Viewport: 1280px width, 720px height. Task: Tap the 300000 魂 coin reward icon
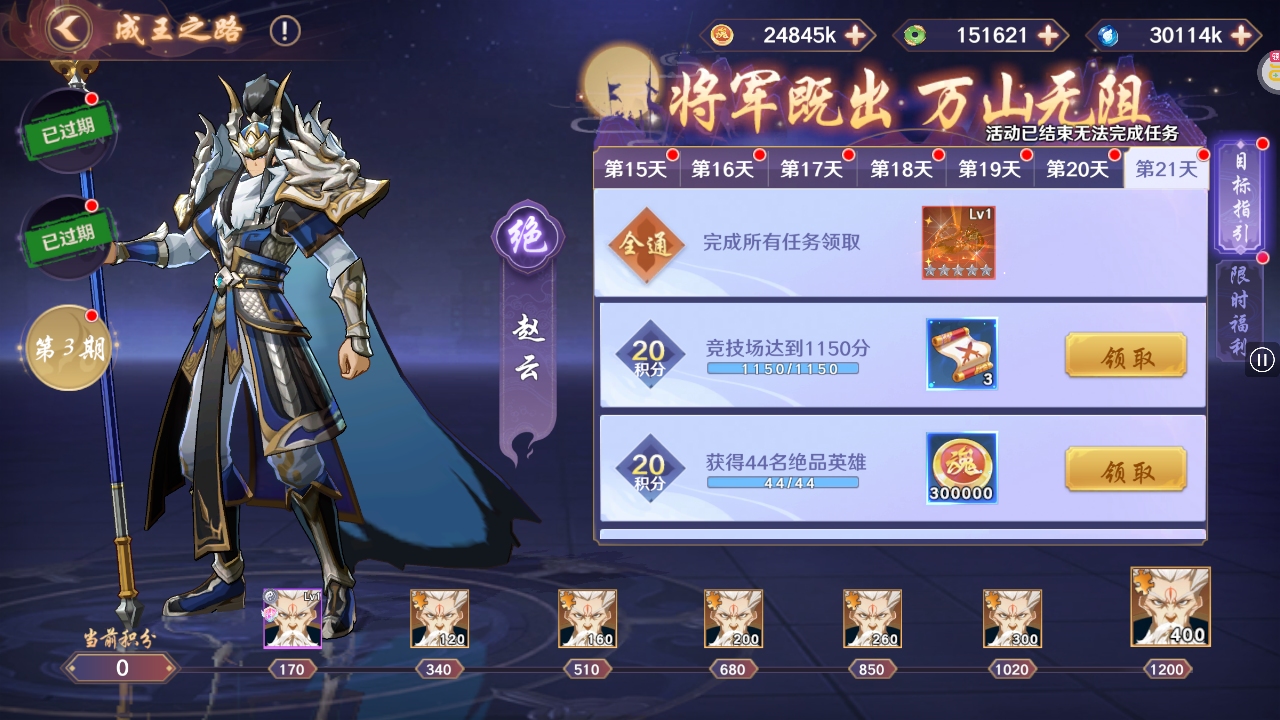pos(960,467)
